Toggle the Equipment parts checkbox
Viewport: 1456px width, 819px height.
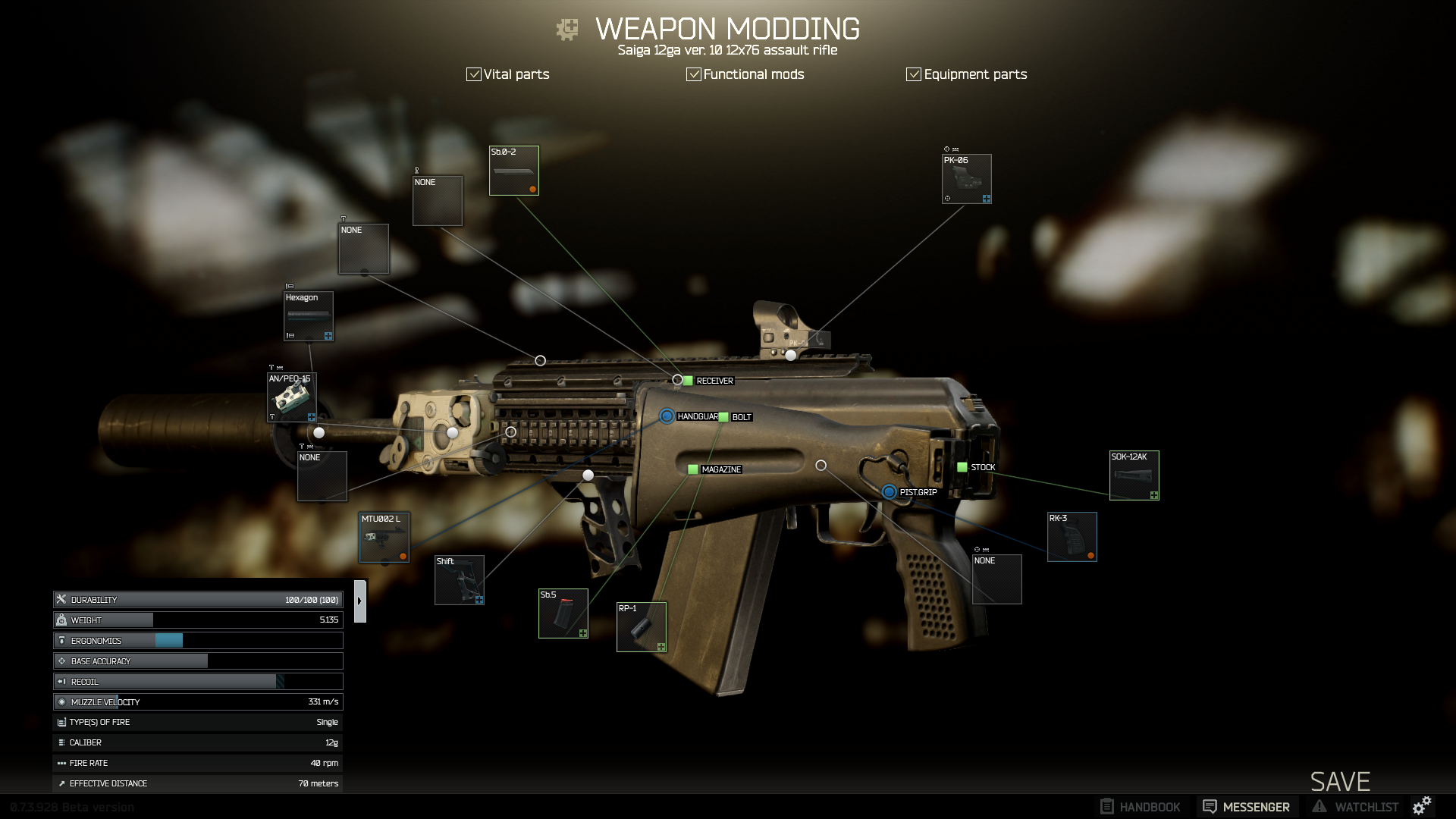(x=914, y=74)
